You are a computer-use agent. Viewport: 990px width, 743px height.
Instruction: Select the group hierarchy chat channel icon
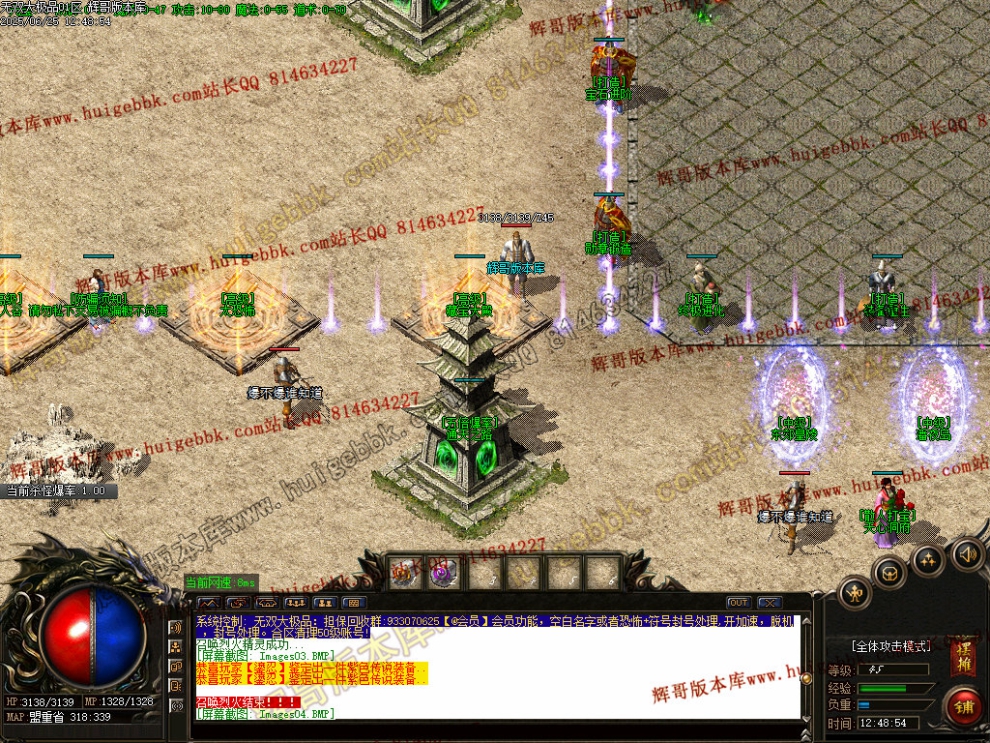coord(176,647)
